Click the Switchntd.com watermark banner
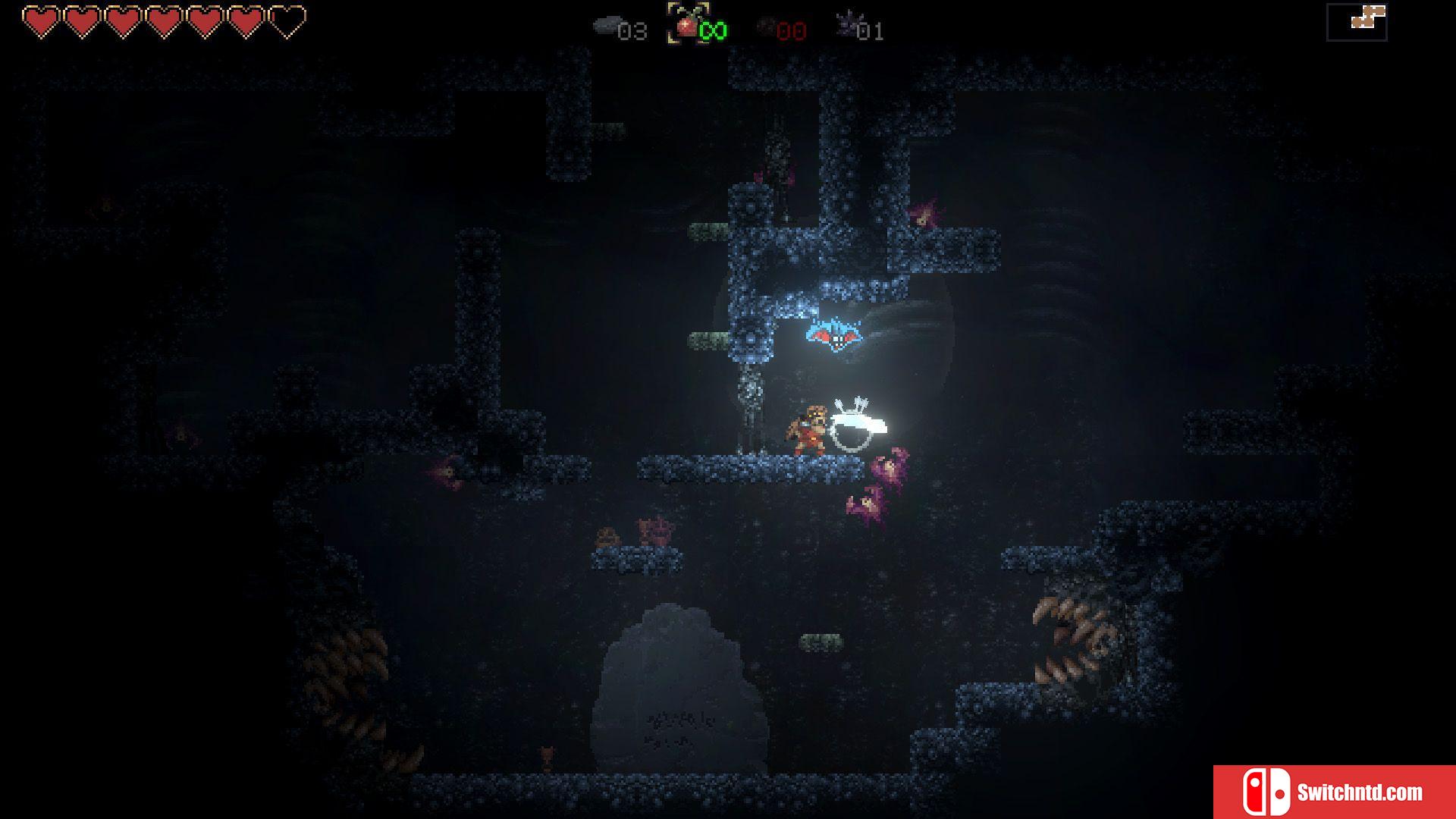The height and width of the screenshot is (819, 1456). [x=1334, y=792]
